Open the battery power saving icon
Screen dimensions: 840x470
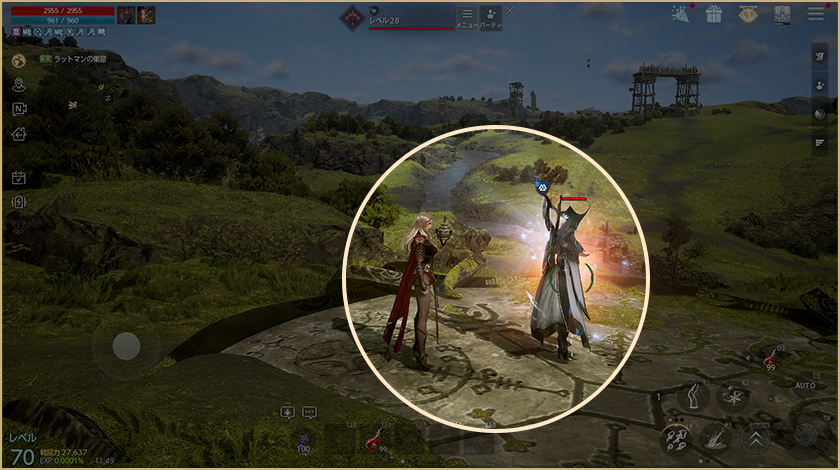18,202
